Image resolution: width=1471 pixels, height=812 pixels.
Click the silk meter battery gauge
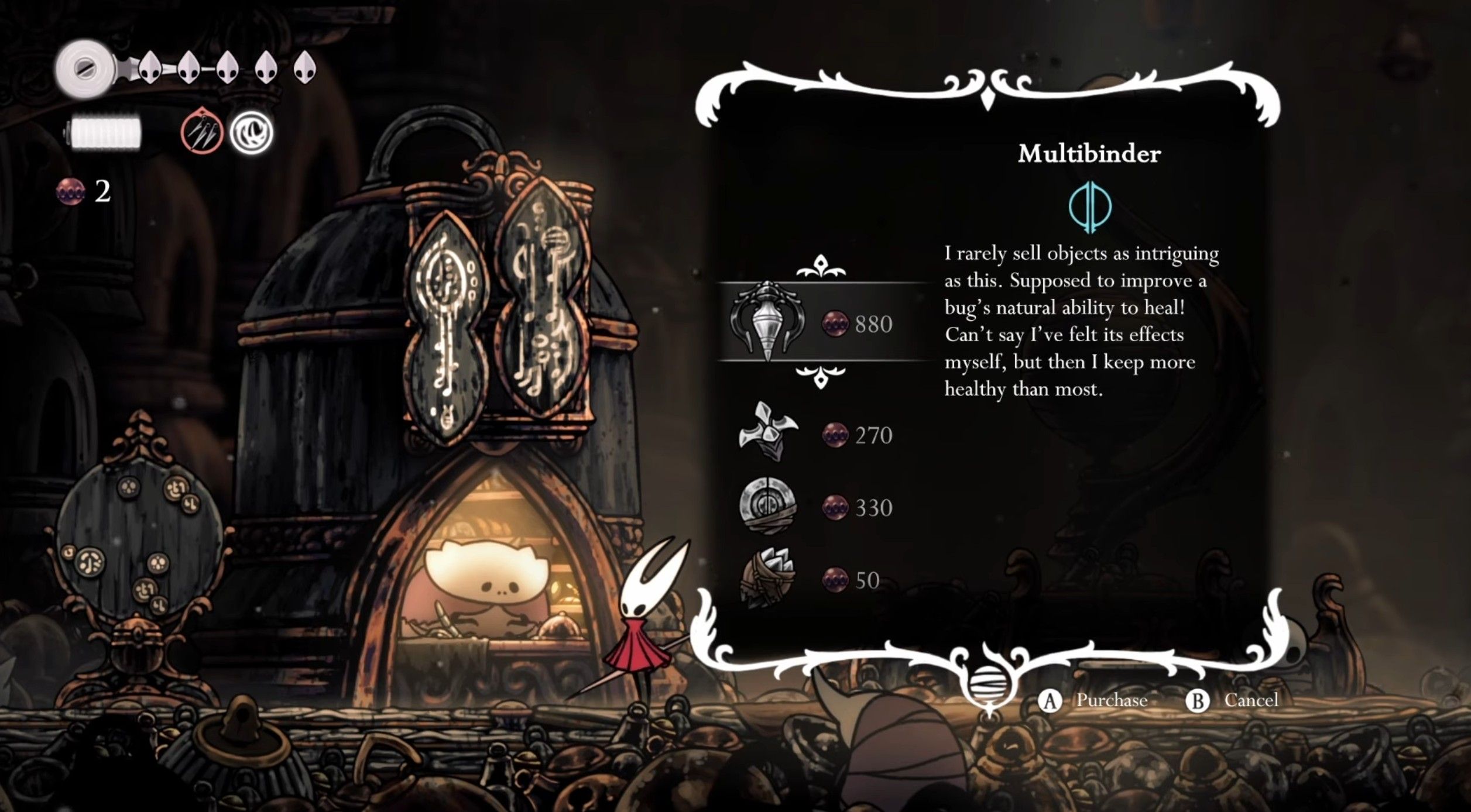pos(105,131)
